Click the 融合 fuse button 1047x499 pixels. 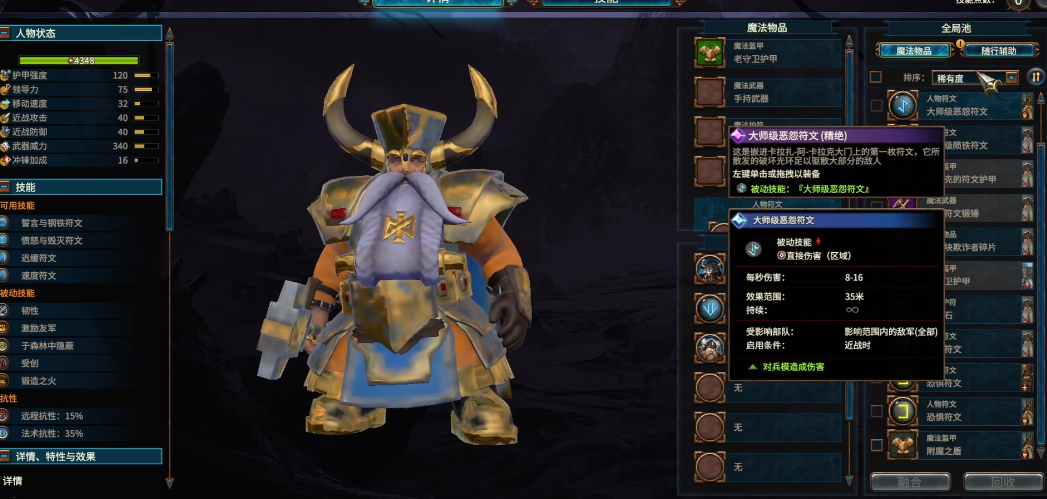[x=909, y=482]
